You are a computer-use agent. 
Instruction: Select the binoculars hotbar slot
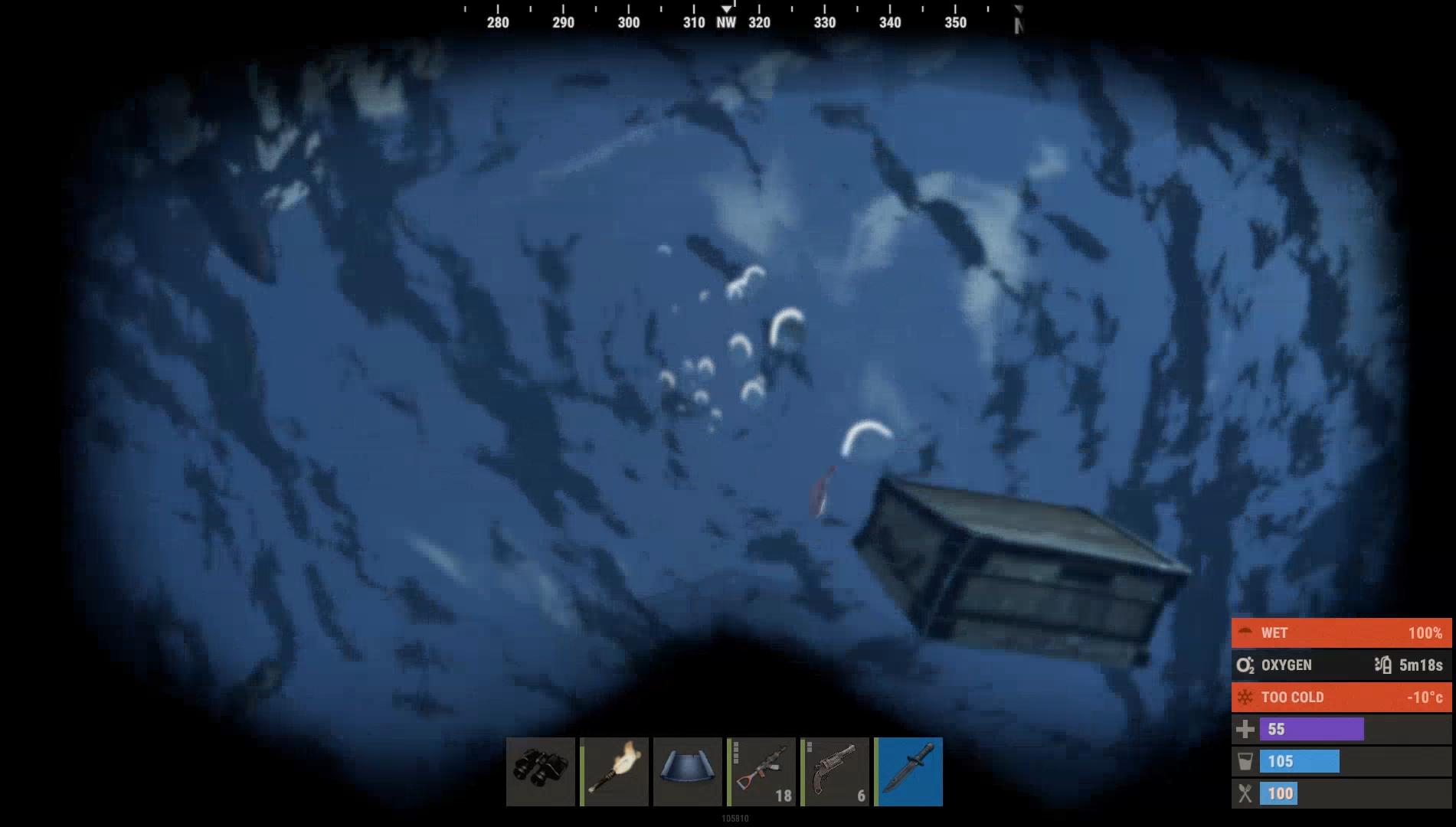click(540, 771)
